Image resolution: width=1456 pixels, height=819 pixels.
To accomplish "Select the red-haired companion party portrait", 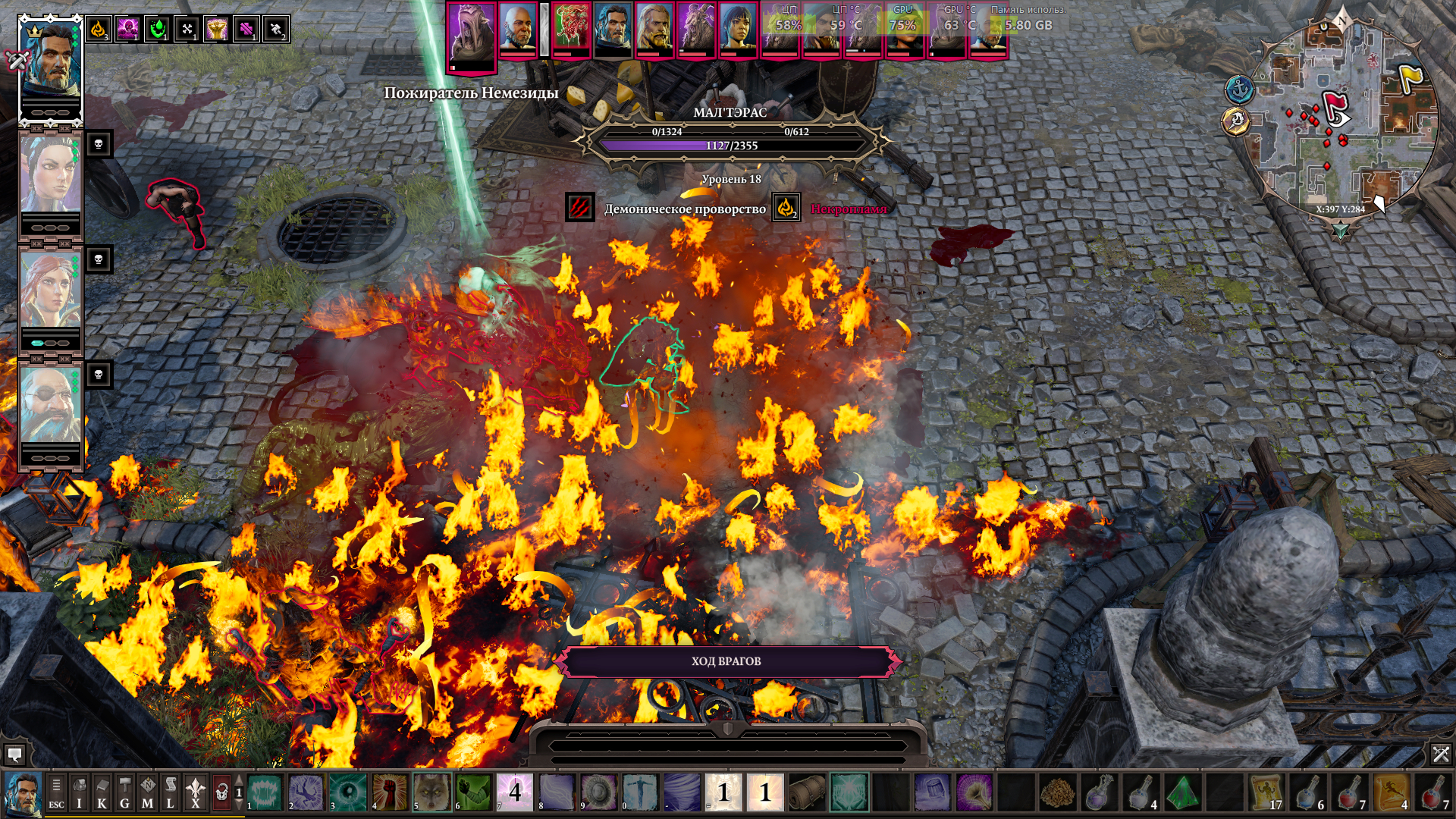I will pos(50,292).
